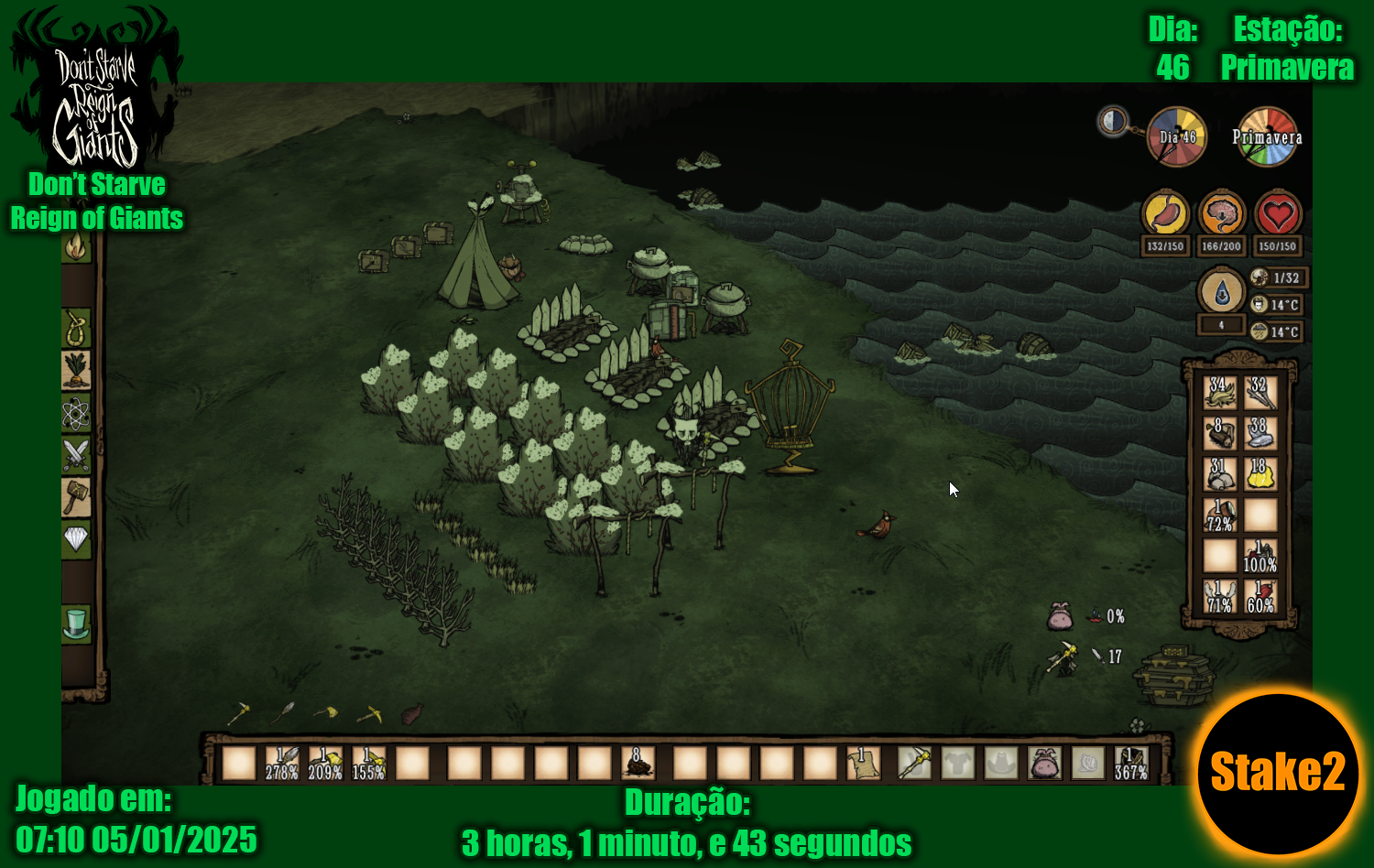Select the logs stack in backpack

pos(1220,433)
